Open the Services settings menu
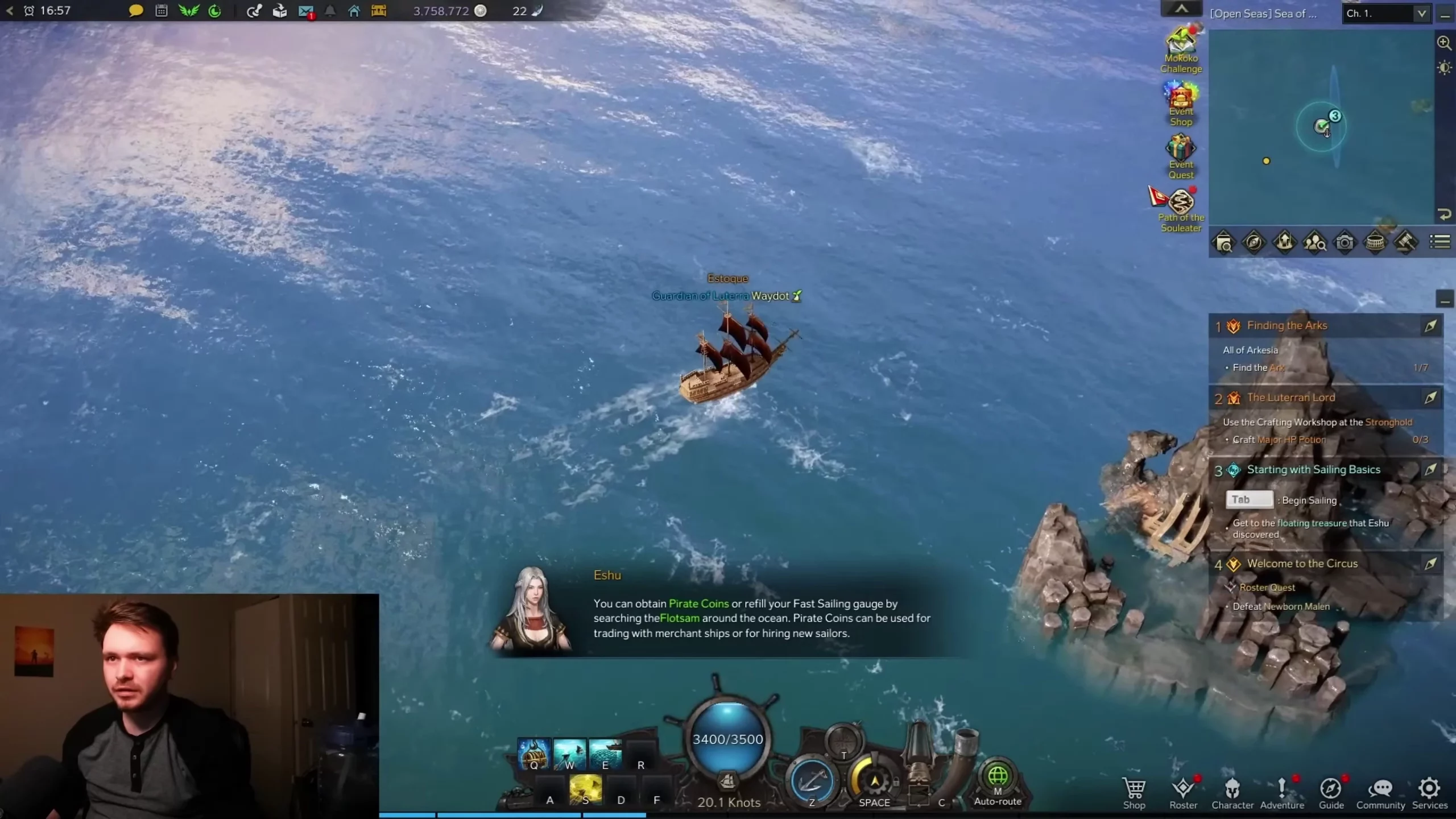Viewport: 1456px width, 819px height. click(1429, 792)
